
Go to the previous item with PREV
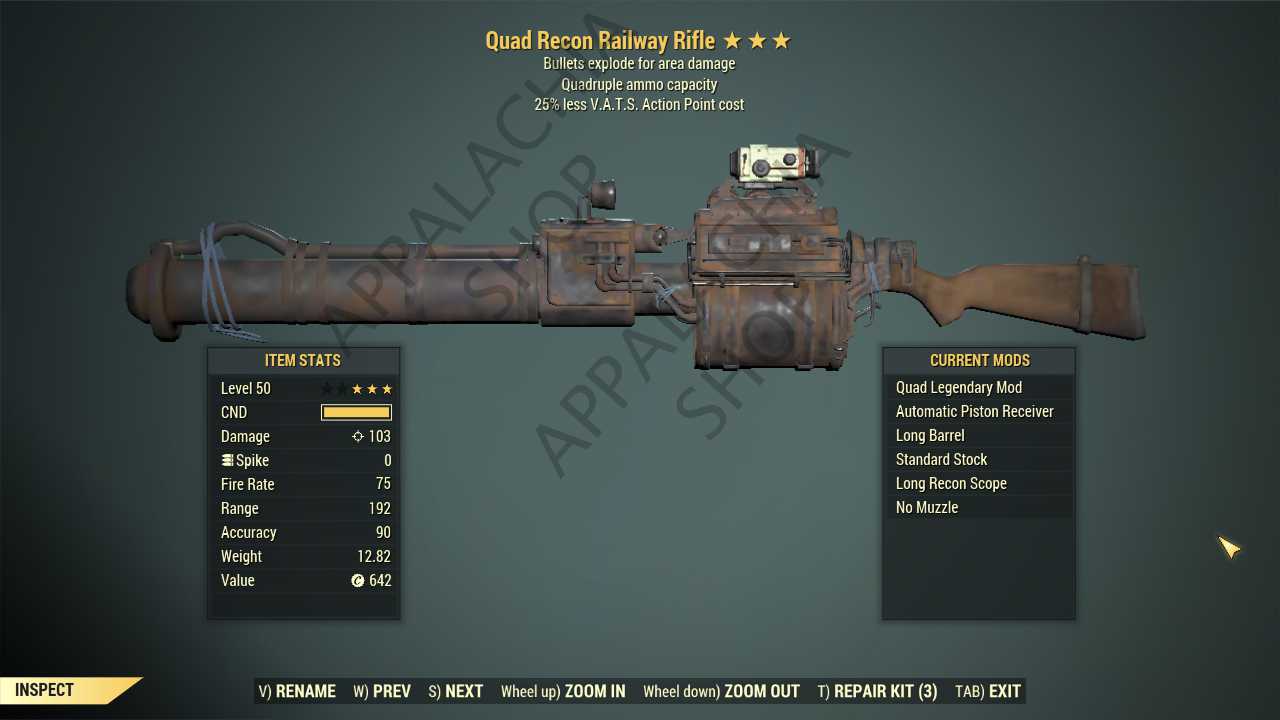(382, 691)
